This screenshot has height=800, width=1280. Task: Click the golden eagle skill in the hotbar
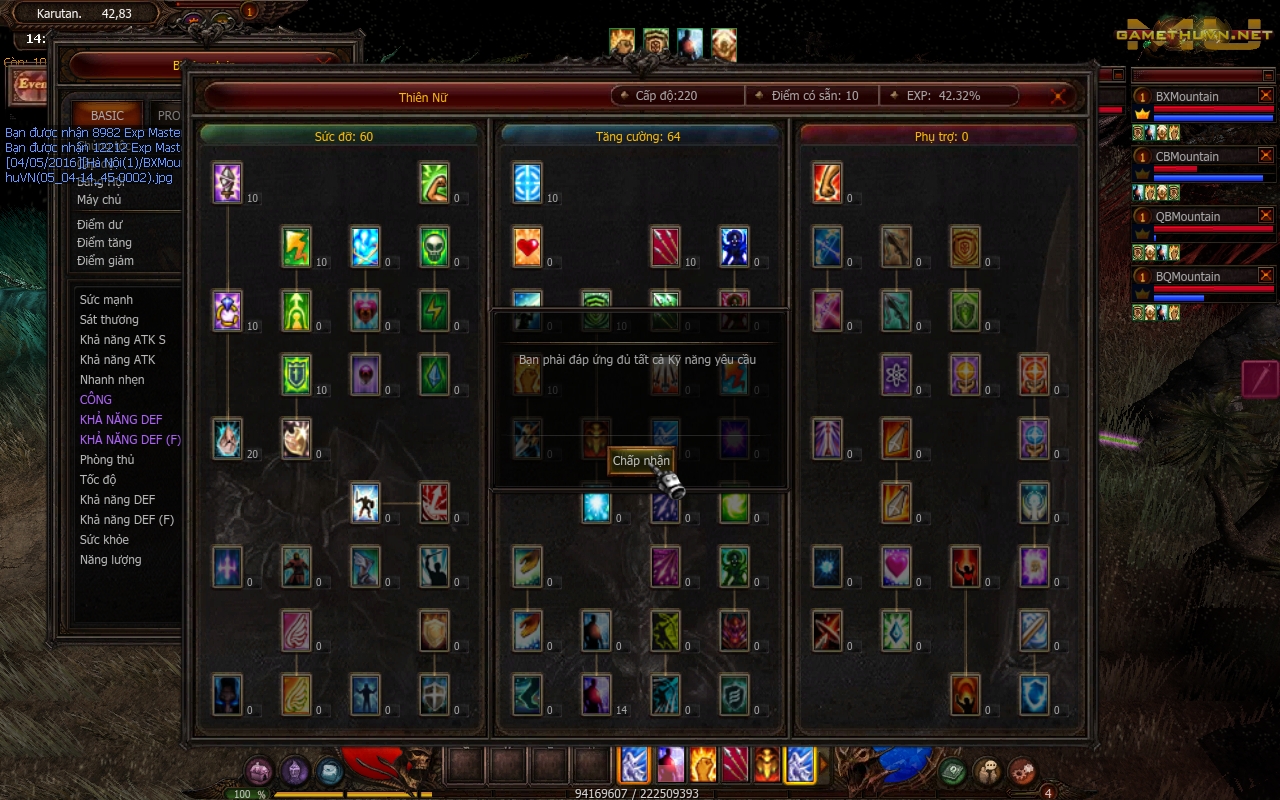(767, 764)
